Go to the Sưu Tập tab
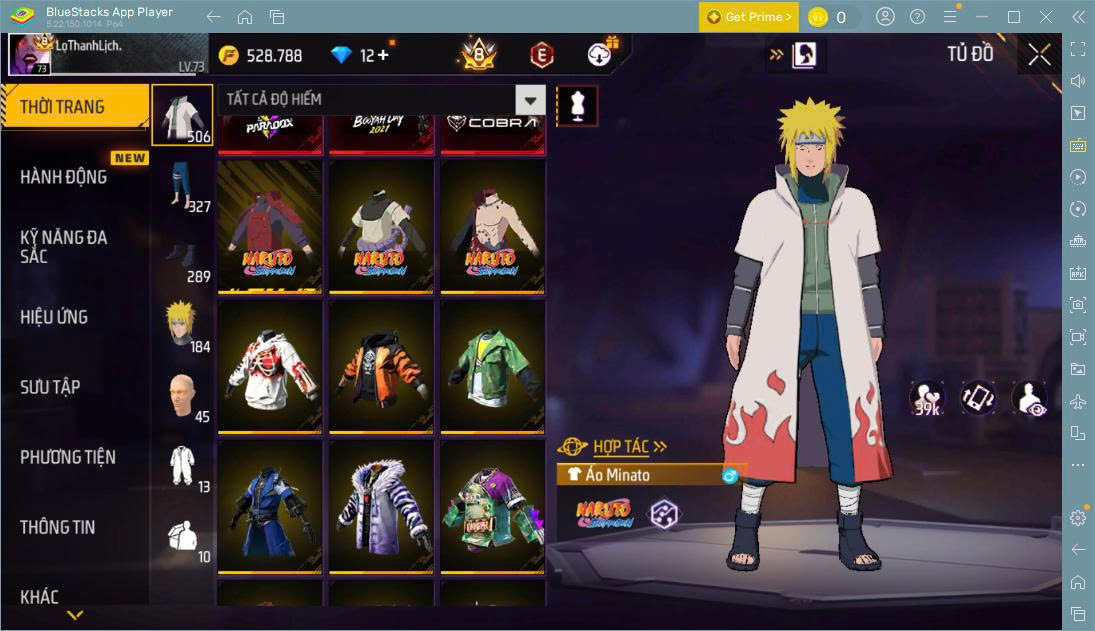This screenshot has height=631, width=1095. tap(50, 387)
